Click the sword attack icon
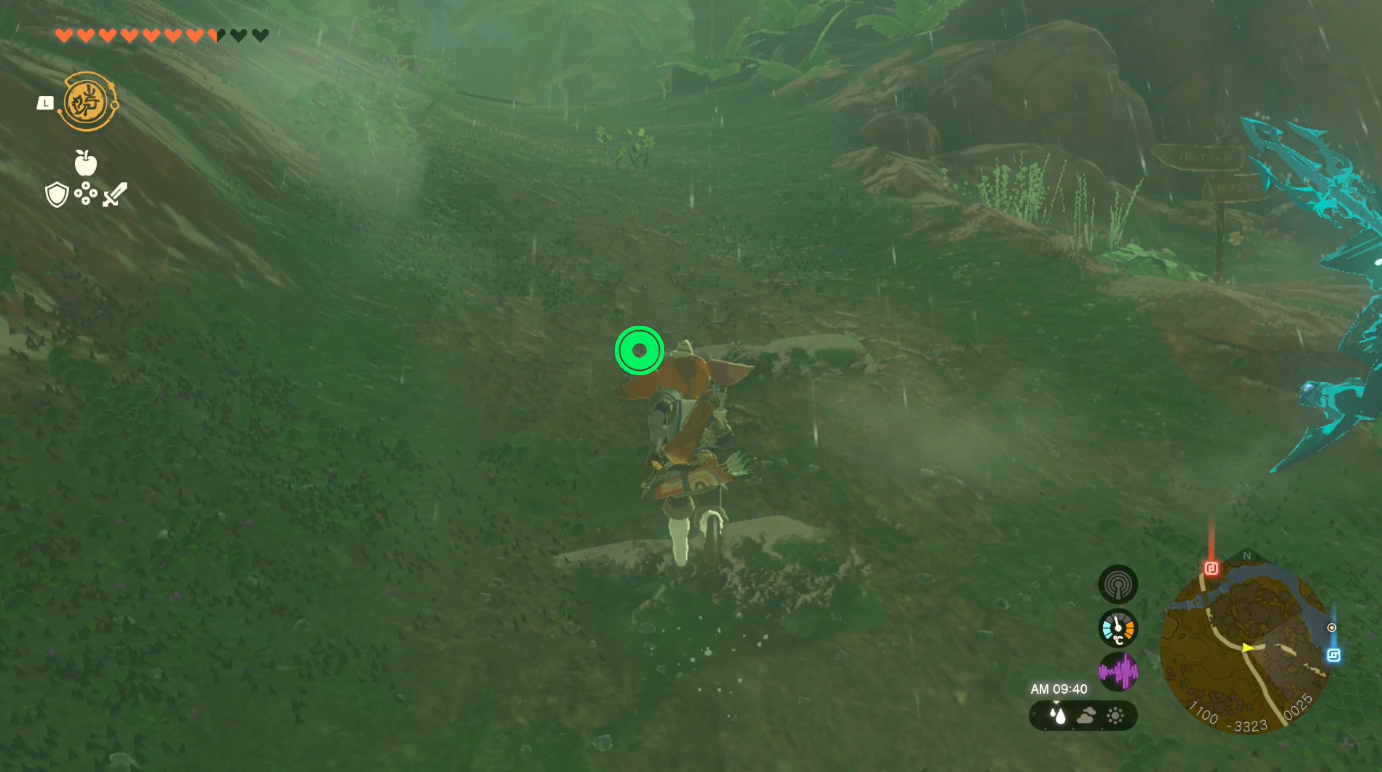The width and height of the screenshot is (1382, 772). click(x=113, y=194)
